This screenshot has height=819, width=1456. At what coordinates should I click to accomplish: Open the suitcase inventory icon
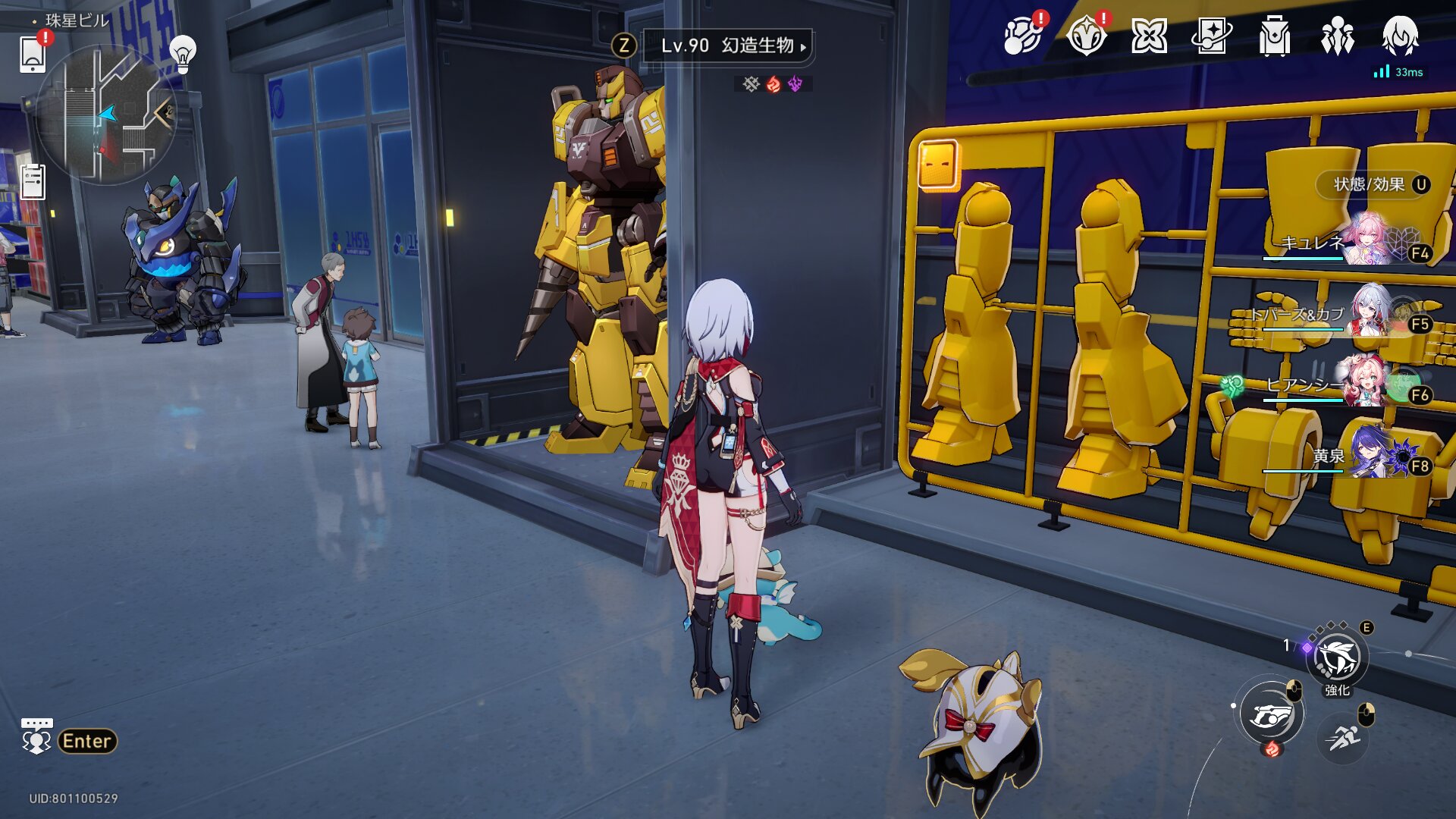point(1274,36)
